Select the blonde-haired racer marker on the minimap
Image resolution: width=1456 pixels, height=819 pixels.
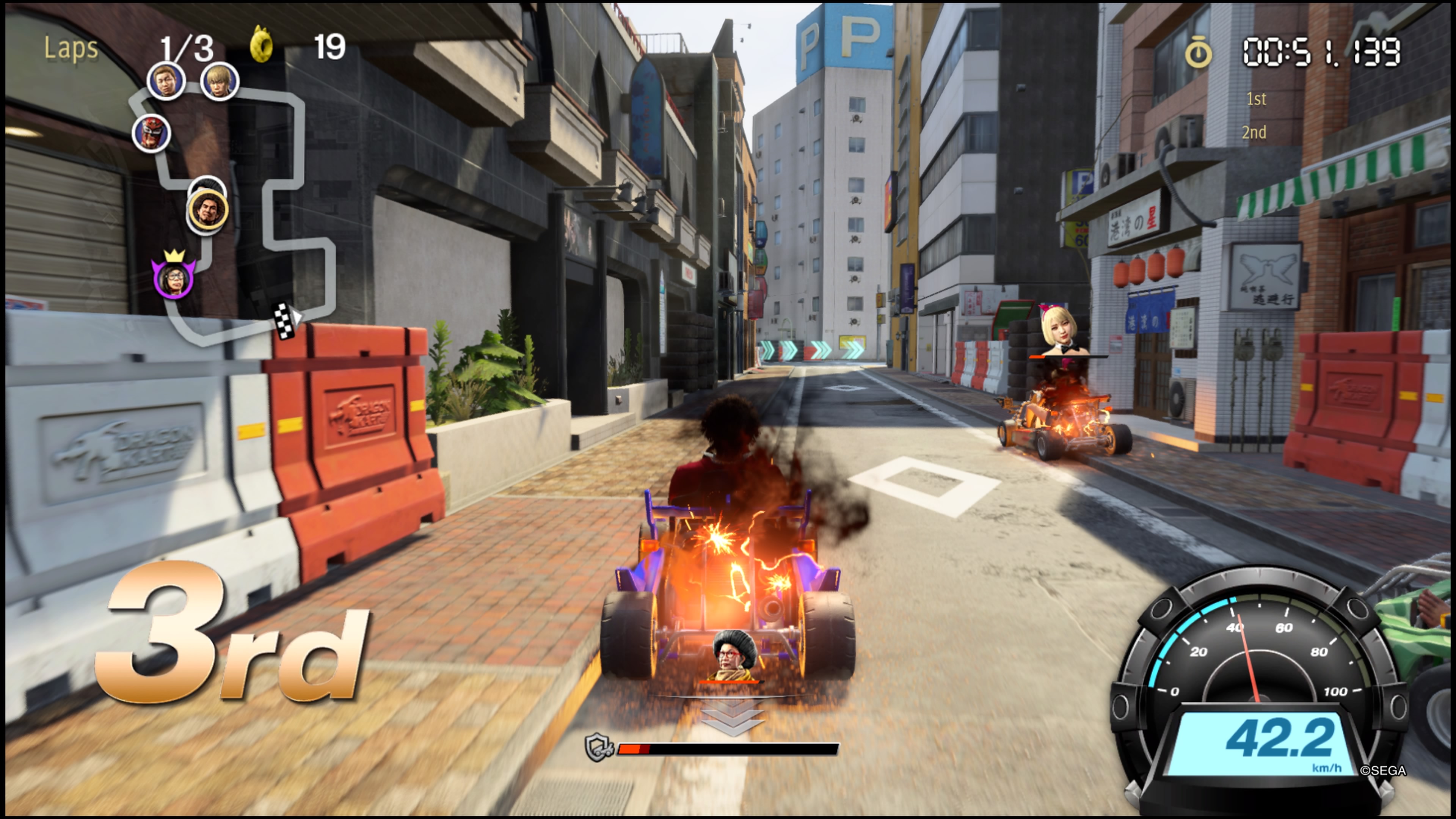[x=219, y=82]
